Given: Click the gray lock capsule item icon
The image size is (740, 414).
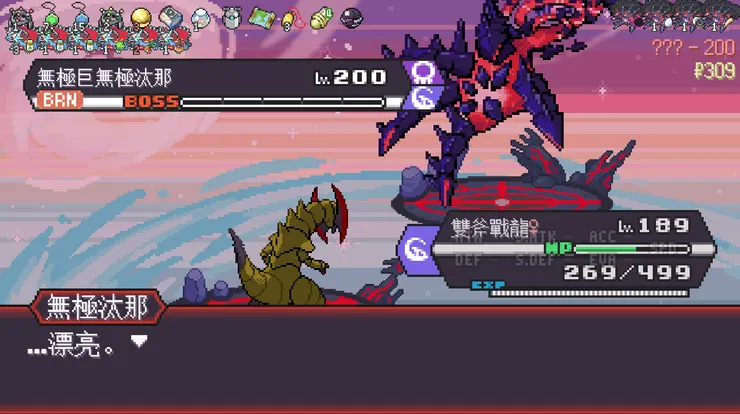Looking at the screenshot, I should 231,17.
